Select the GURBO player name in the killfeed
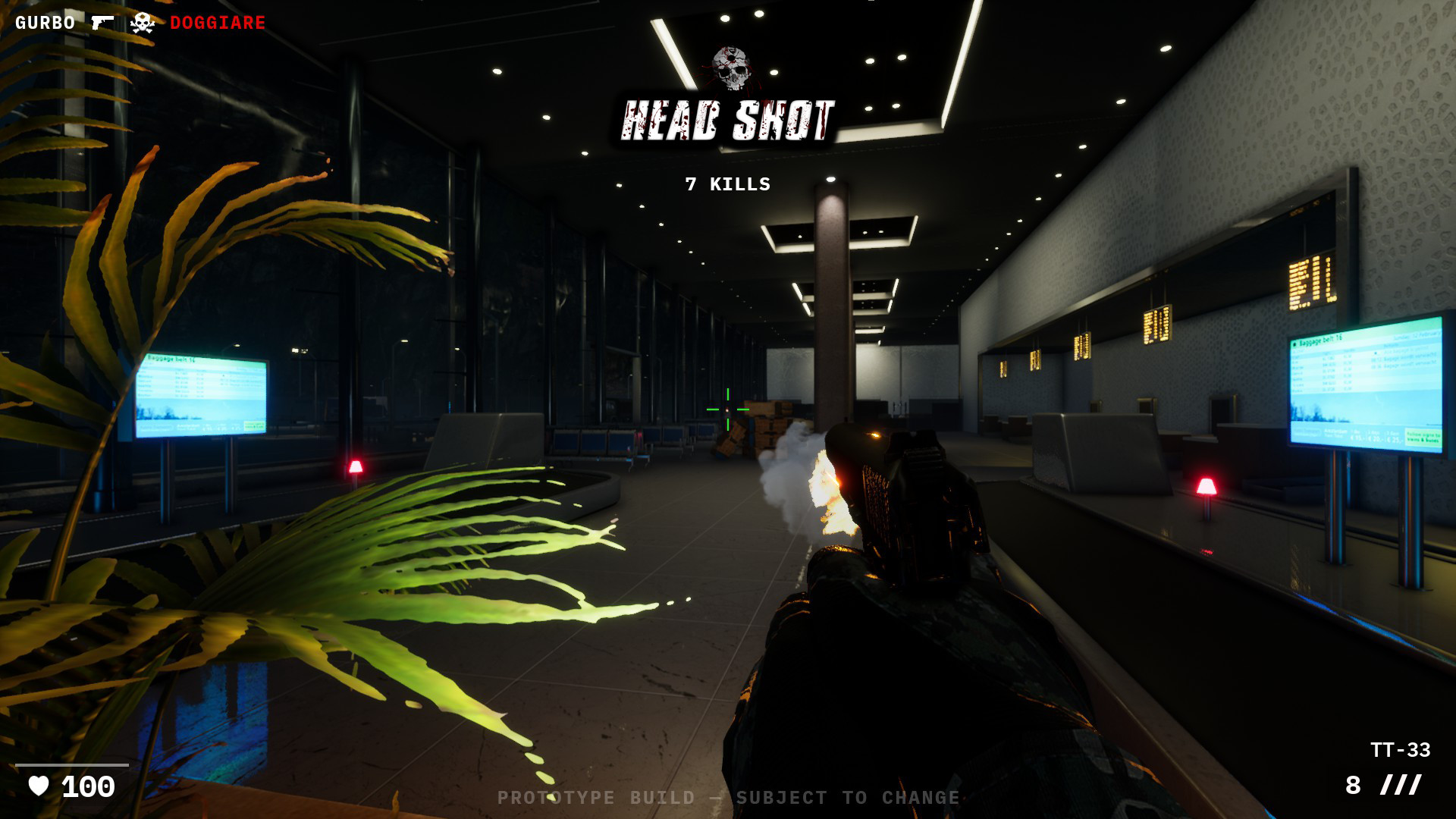Screen dimensions: 1456x819 [x=44, y=22]
